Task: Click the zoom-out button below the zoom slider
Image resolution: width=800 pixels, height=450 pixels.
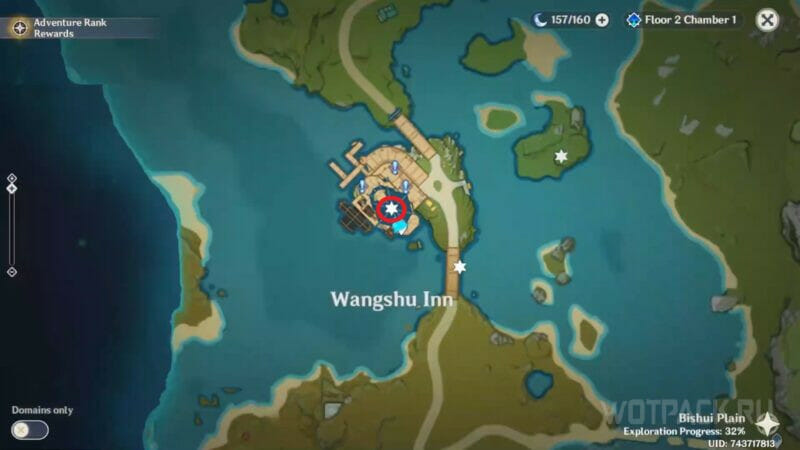Action: click(x=12, y=271)
